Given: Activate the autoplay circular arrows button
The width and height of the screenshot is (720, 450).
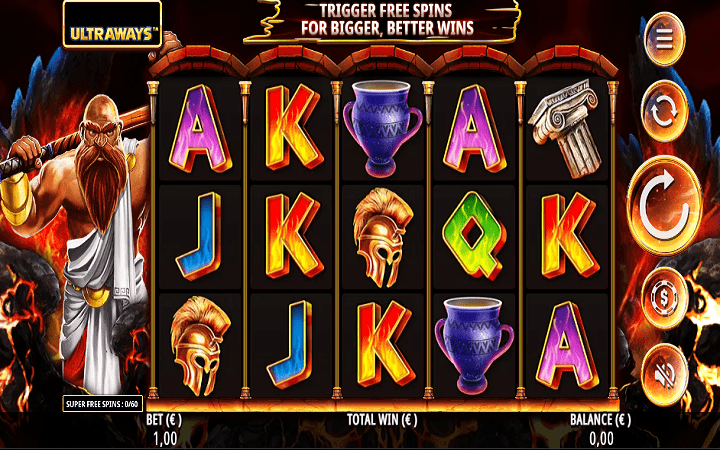Looking at the screenshot, I should [x=663, y=113].
